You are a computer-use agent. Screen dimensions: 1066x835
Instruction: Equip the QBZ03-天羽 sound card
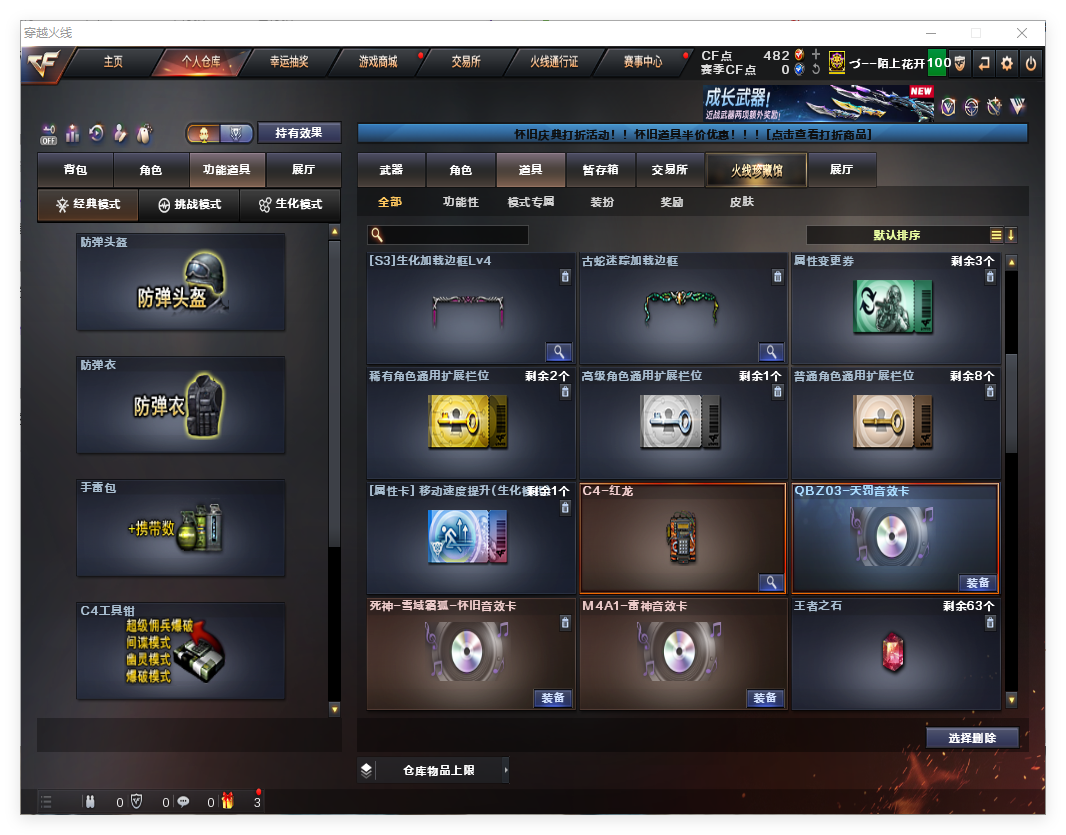(977, 583)
